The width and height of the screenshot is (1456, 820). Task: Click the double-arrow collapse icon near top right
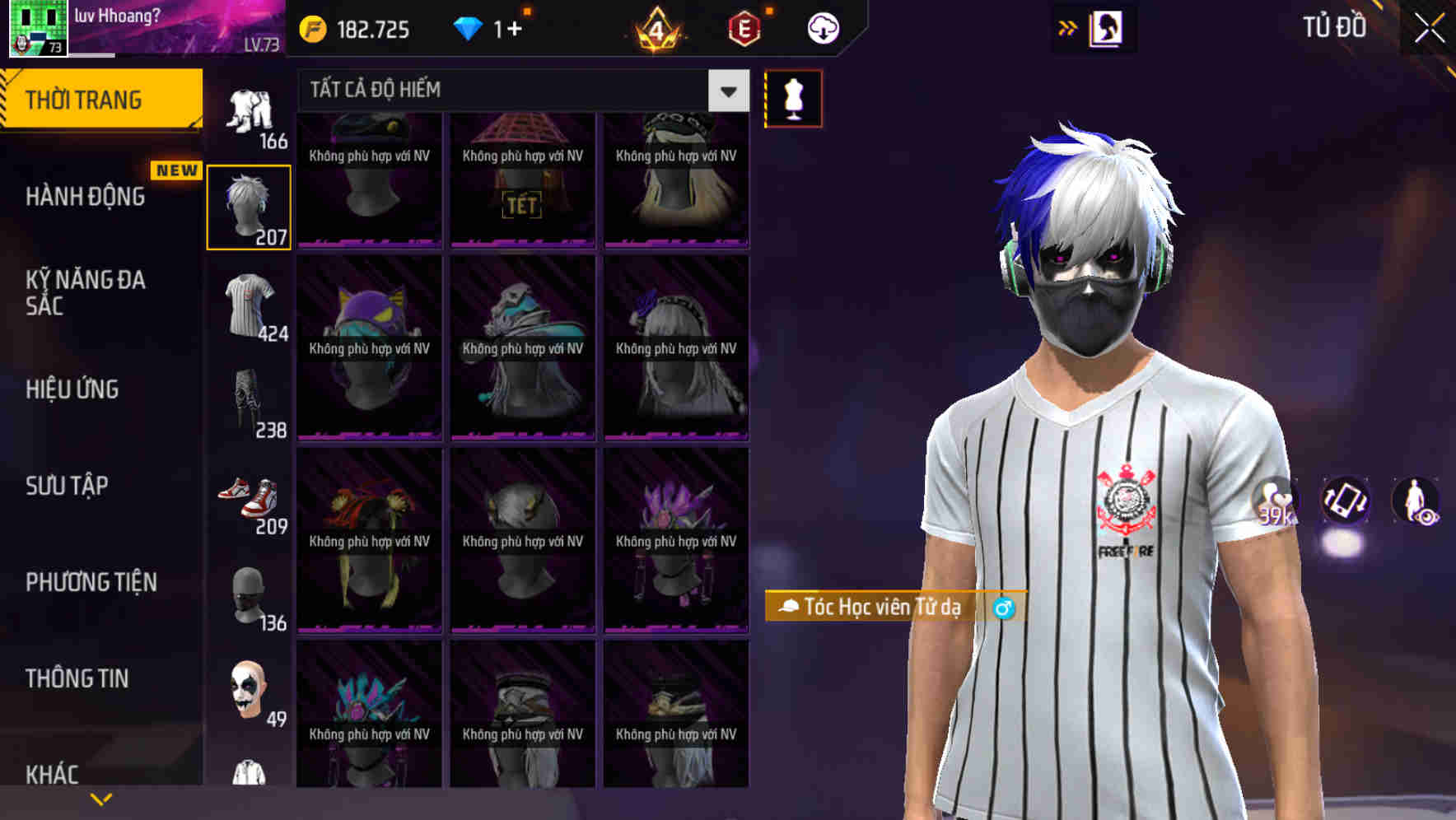point(1066,26)
